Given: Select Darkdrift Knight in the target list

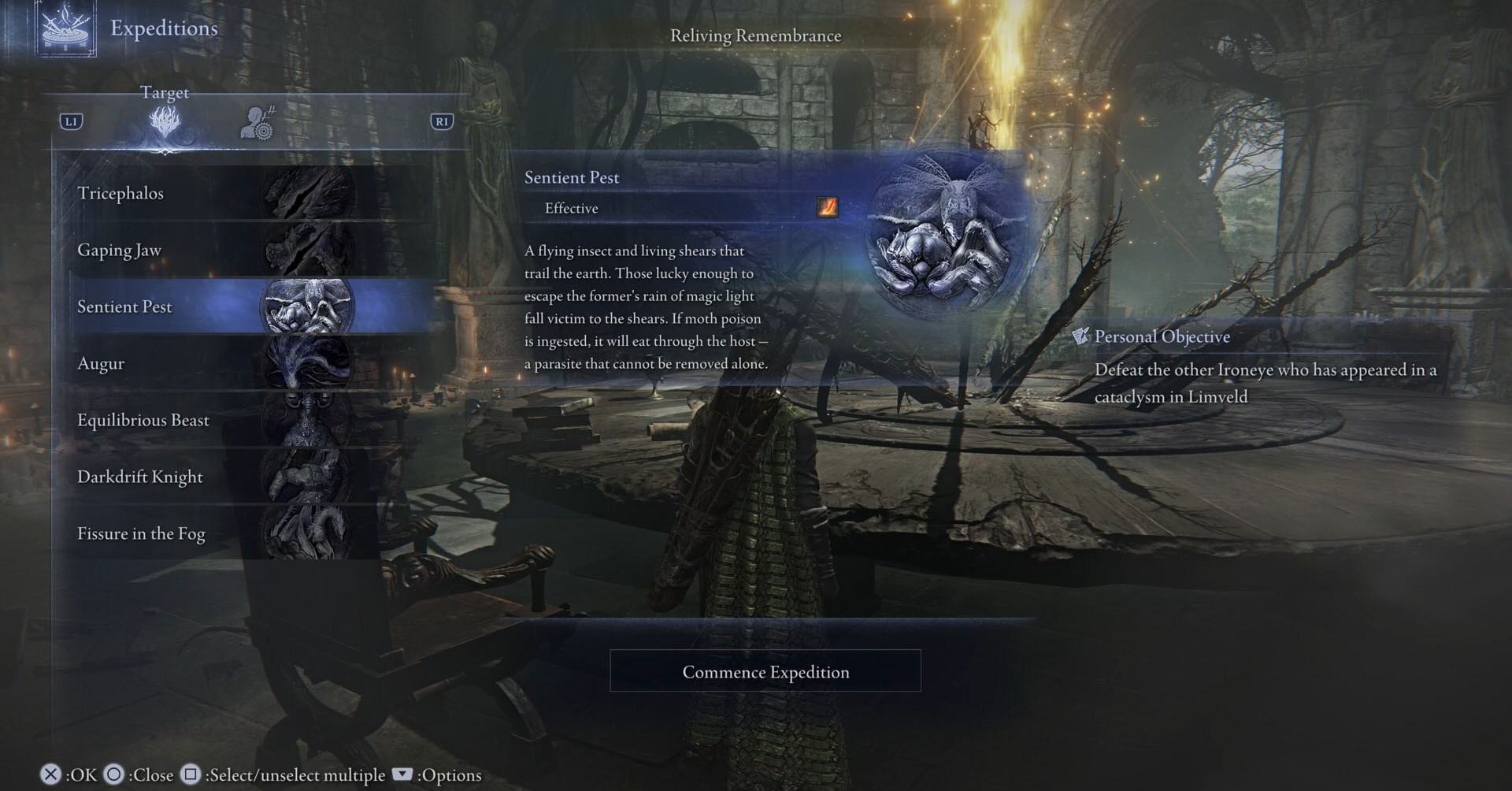Looking at the screenshot, I should click(x=139, y=477).
